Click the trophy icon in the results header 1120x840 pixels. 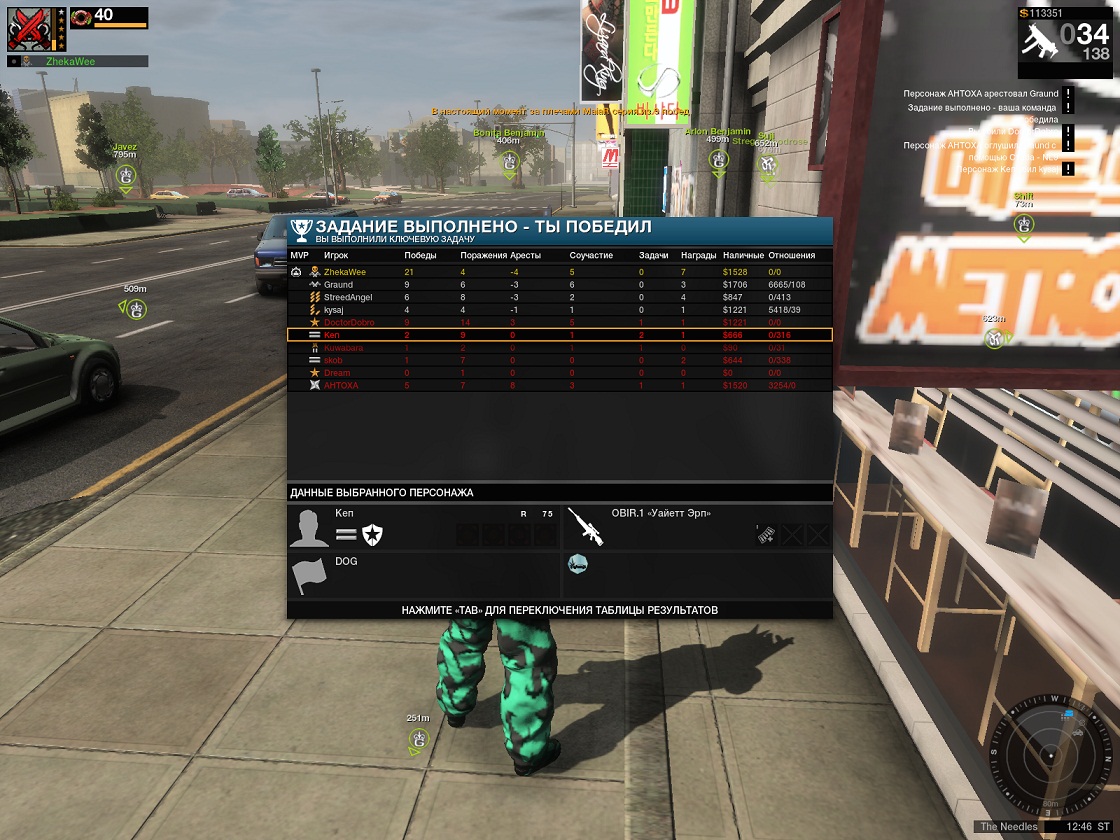(x=301, y=229)
